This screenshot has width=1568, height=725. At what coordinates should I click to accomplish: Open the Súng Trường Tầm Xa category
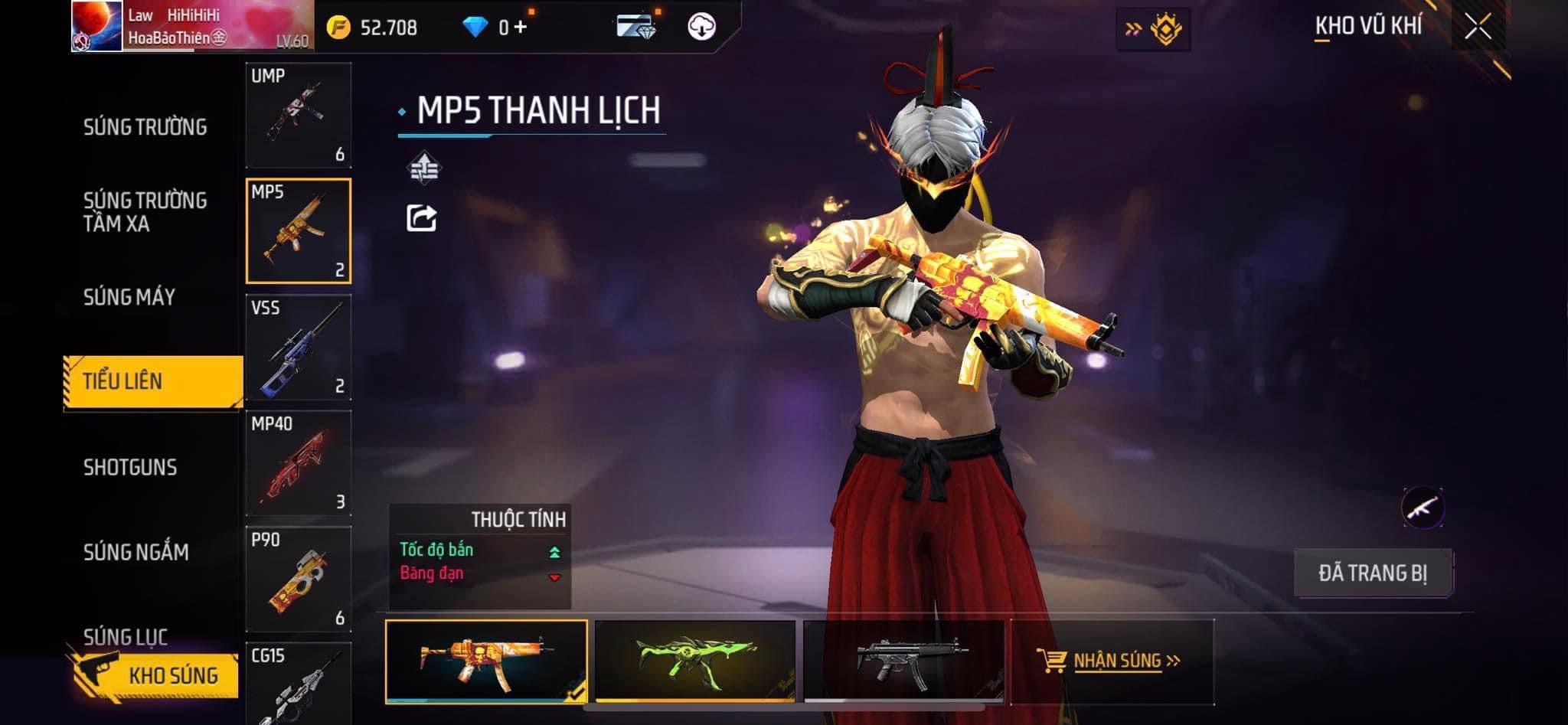click(x=145, y=212)
